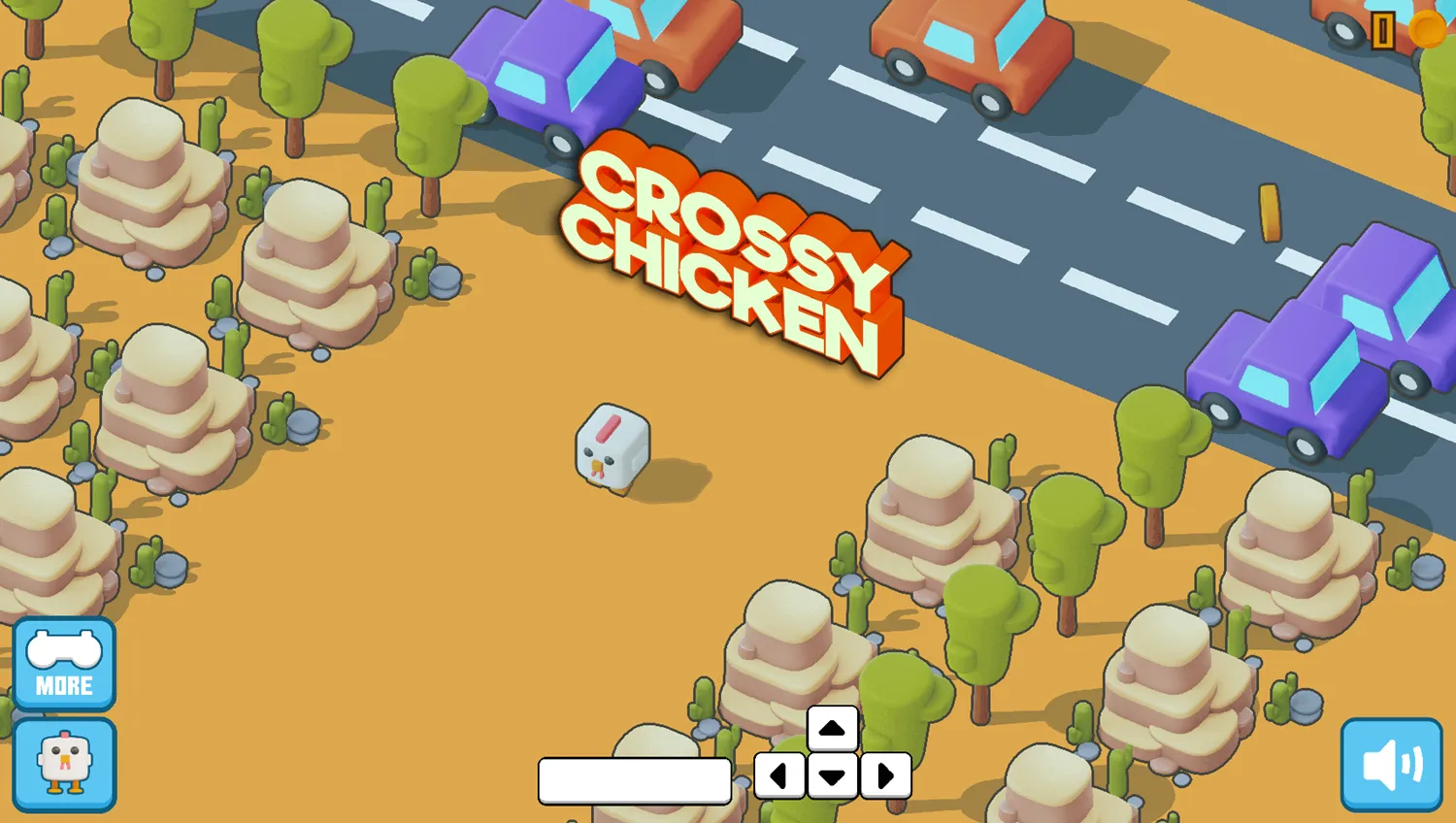Click the down arrow key button
The height and width of the screenshot is (823, 1456).
point(832,776)
